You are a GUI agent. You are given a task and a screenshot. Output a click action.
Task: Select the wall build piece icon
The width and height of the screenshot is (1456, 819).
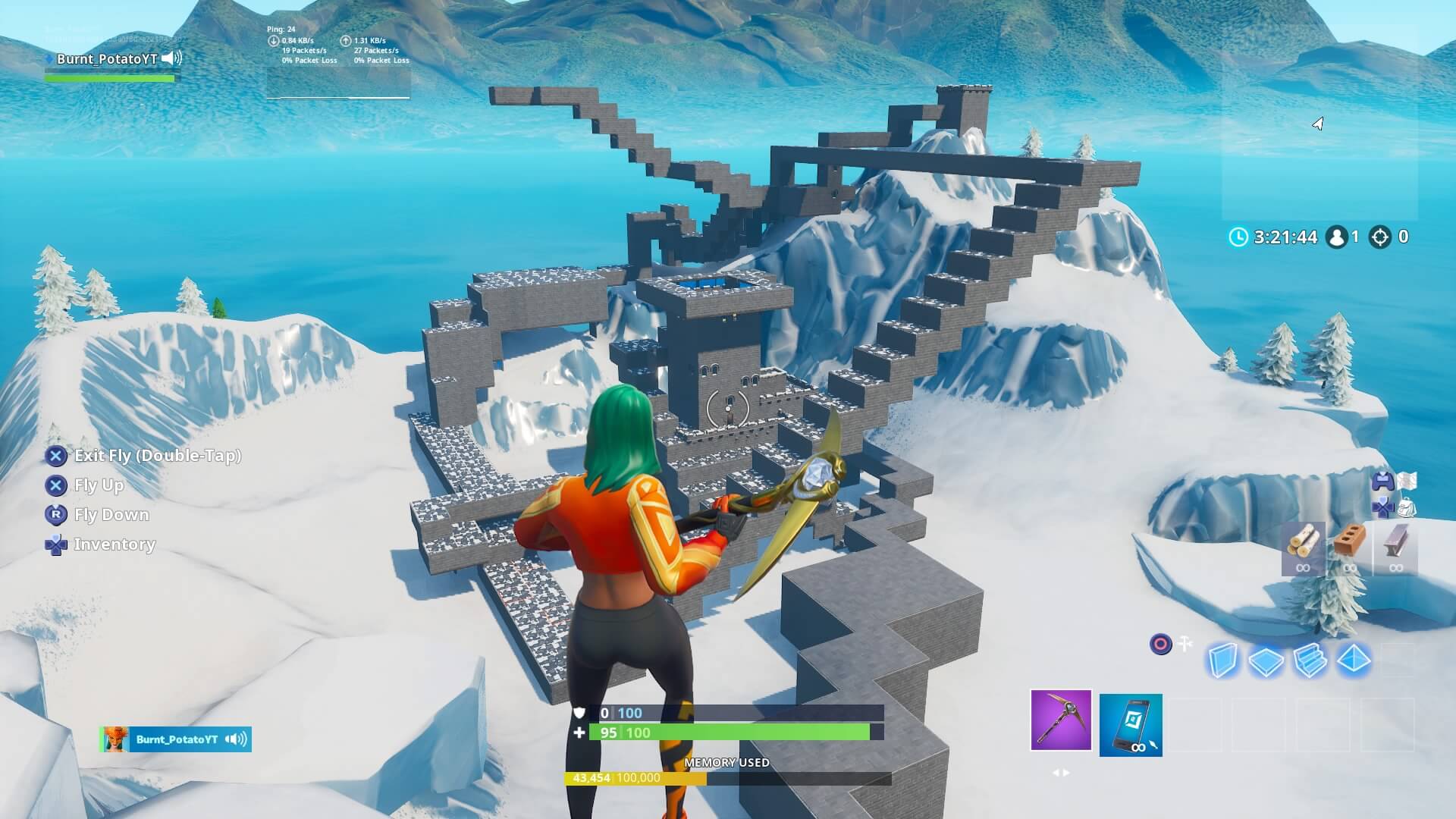(x=1222, y=661)
